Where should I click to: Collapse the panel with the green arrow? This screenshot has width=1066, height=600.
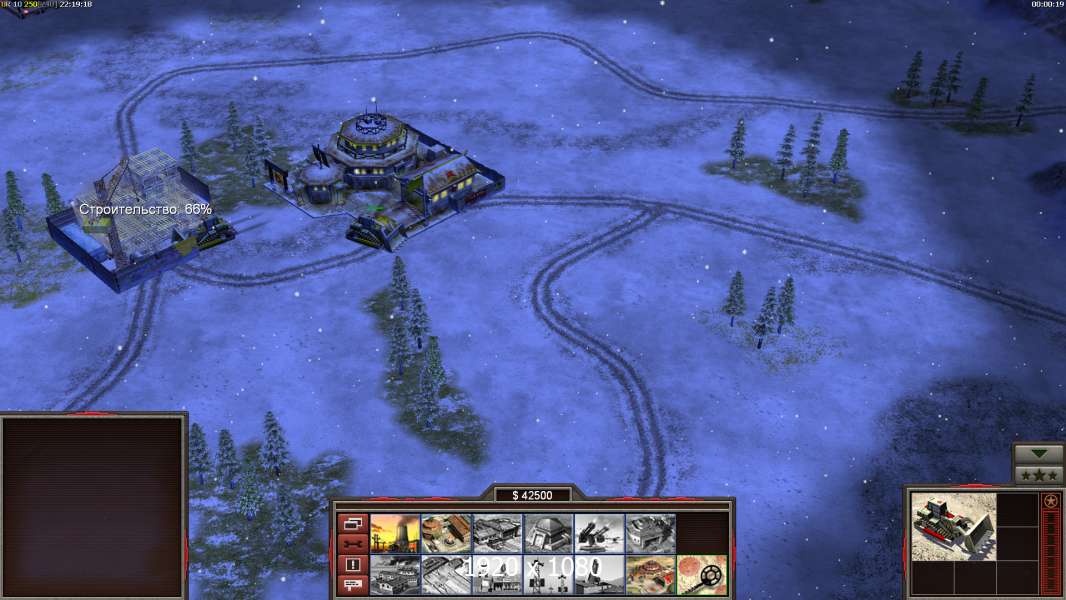[x=1039, y=455]
